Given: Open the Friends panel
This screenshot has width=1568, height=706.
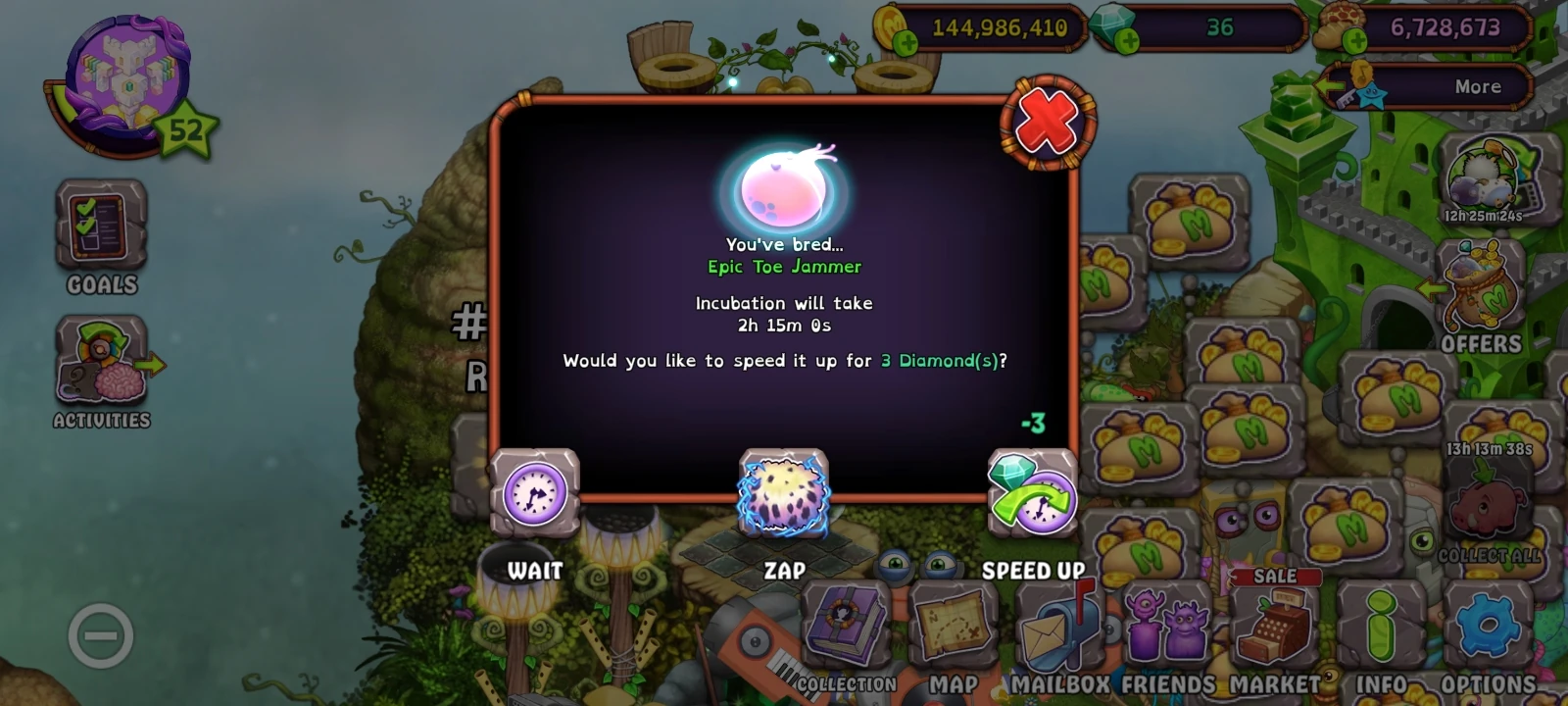Looking at the screenshot, I should click(x=1166, y=628).
